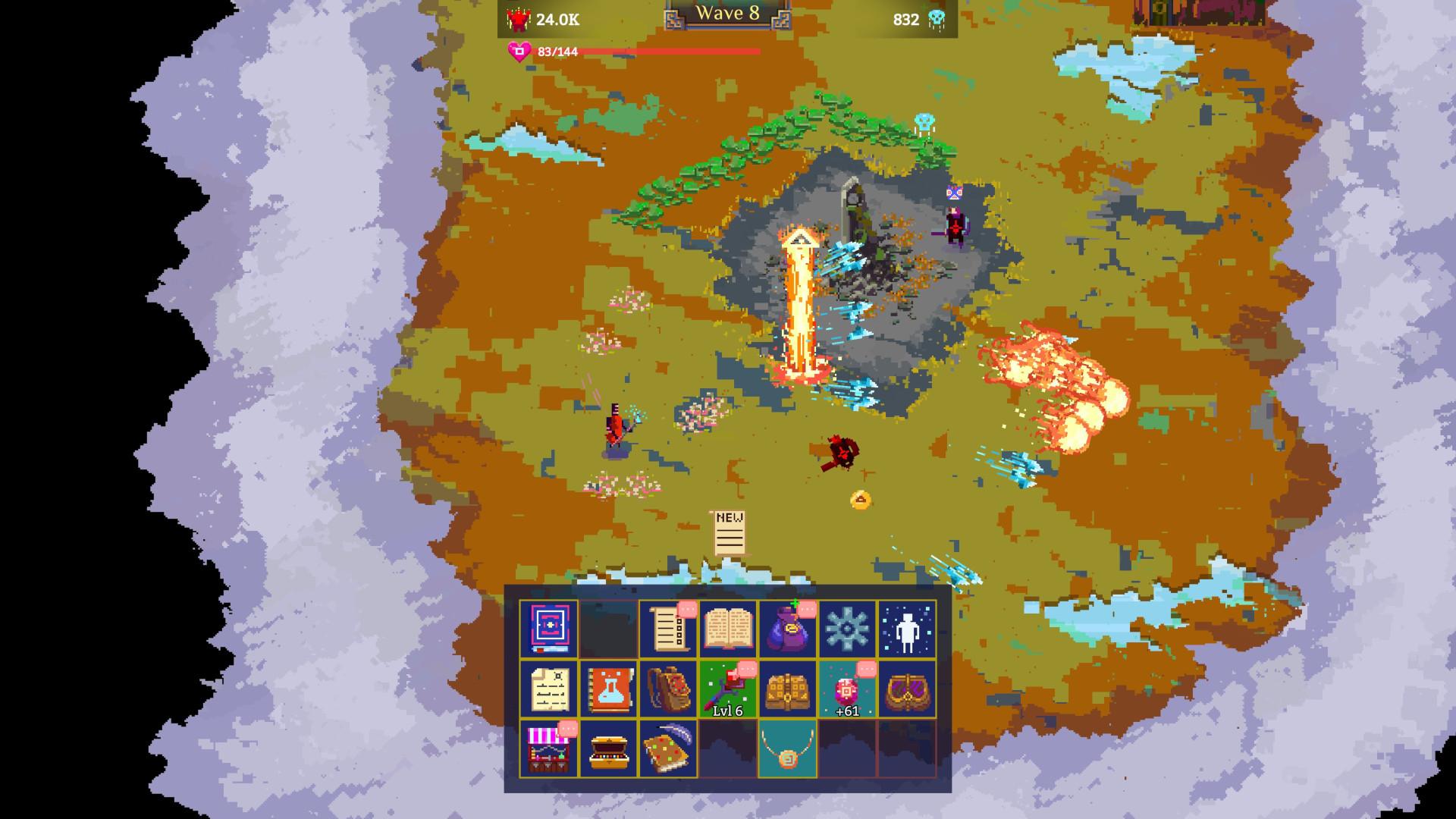Select the gold medallion necklace slot
Screen dimensions: 1456x819
(788, 748)
